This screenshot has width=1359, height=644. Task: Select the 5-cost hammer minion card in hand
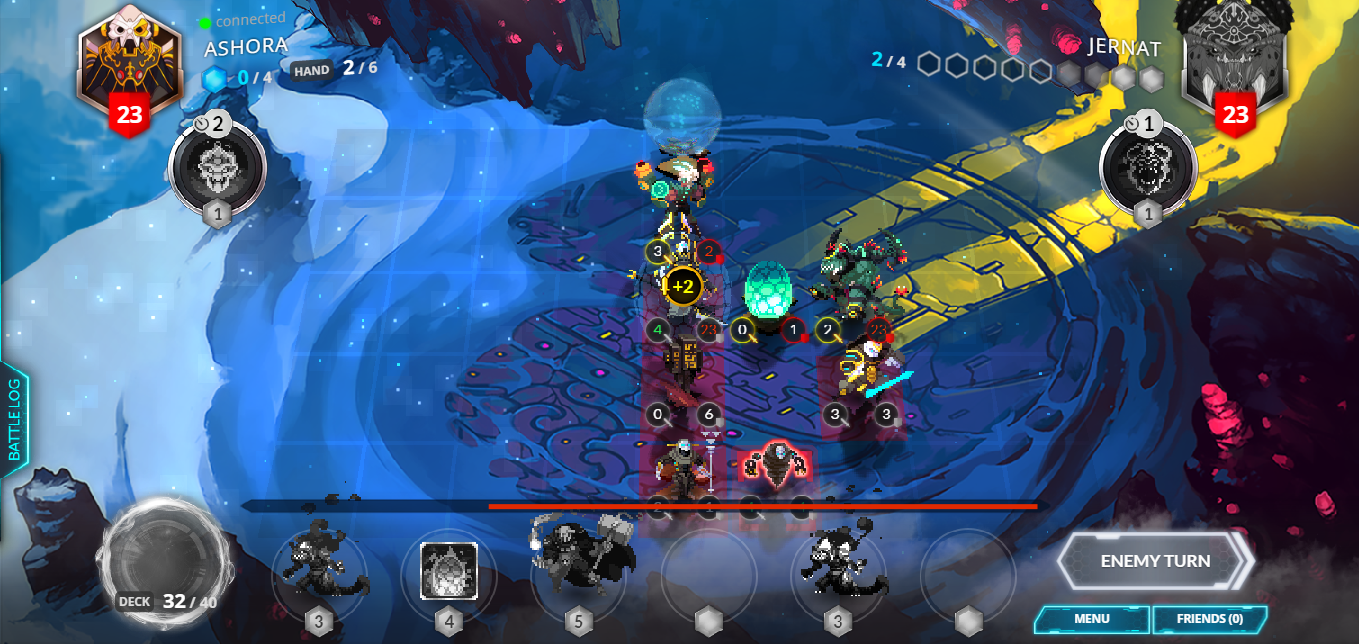click(578, 562)
